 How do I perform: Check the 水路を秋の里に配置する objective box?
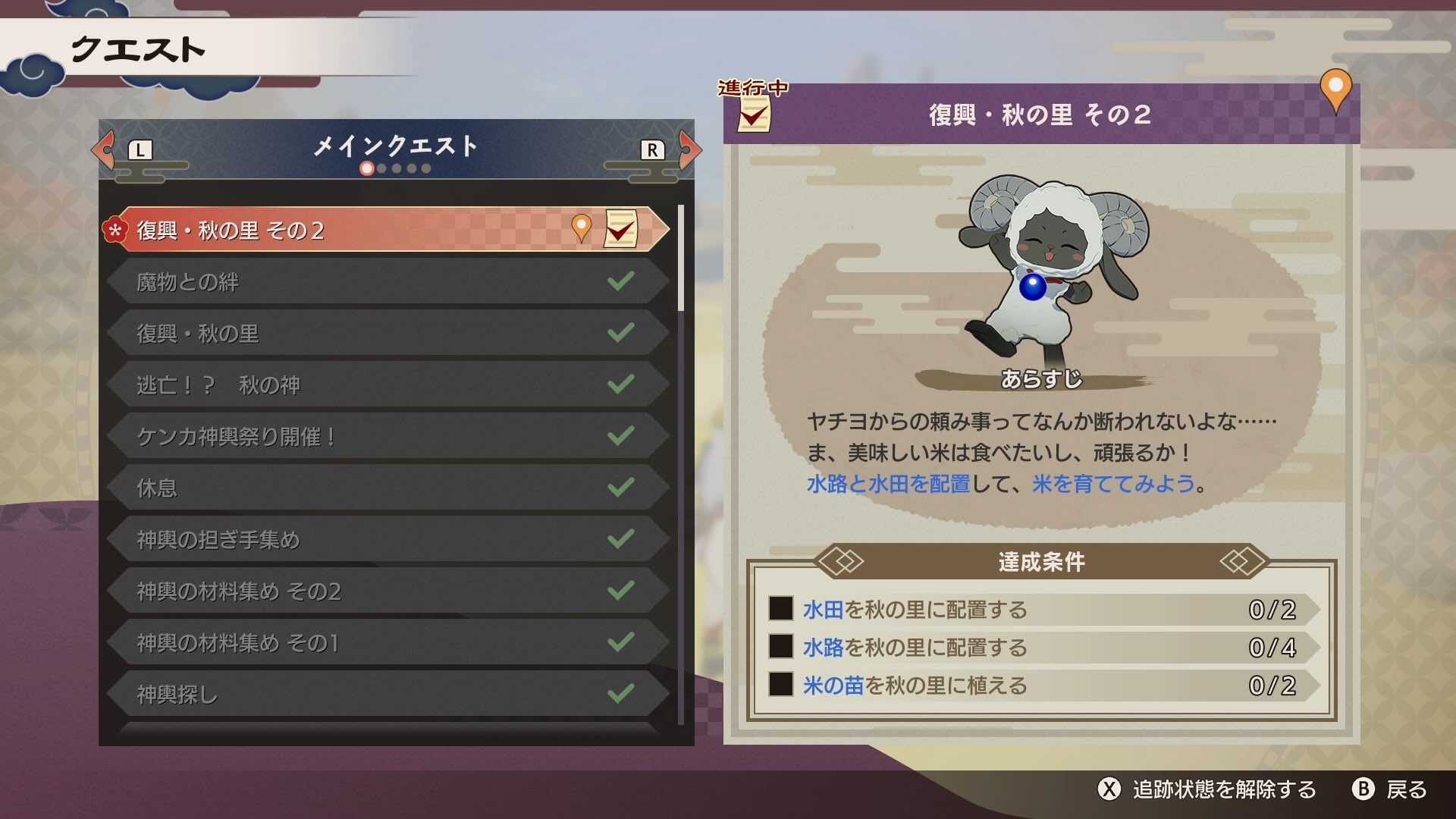pyautogui.click(x=780, y=648)
